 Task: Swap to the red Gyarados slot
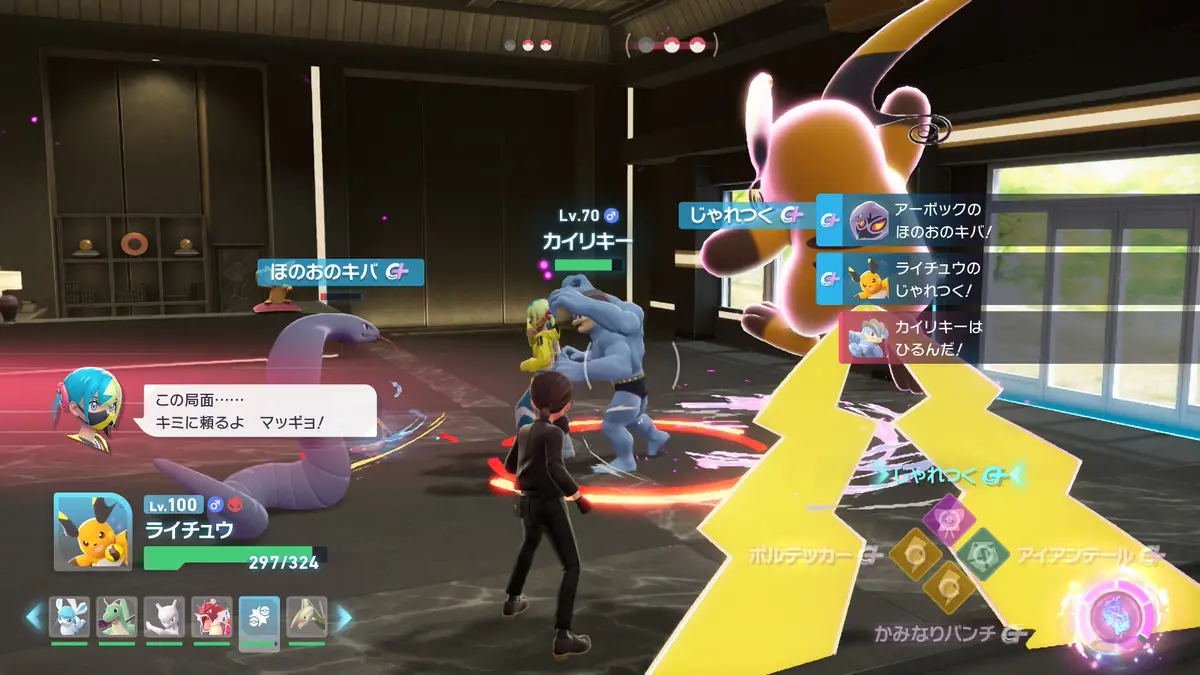point(212,618)
